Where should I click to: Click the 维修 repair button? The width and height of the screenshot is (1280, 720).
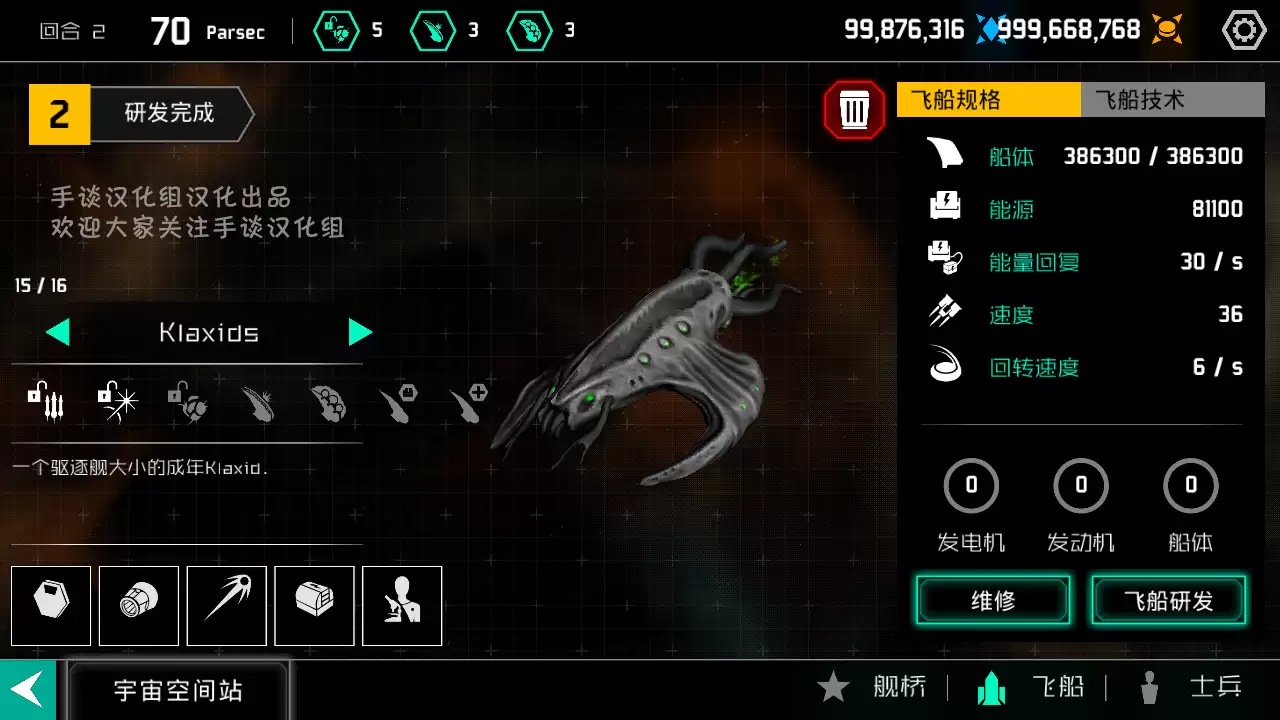[993, 602]
